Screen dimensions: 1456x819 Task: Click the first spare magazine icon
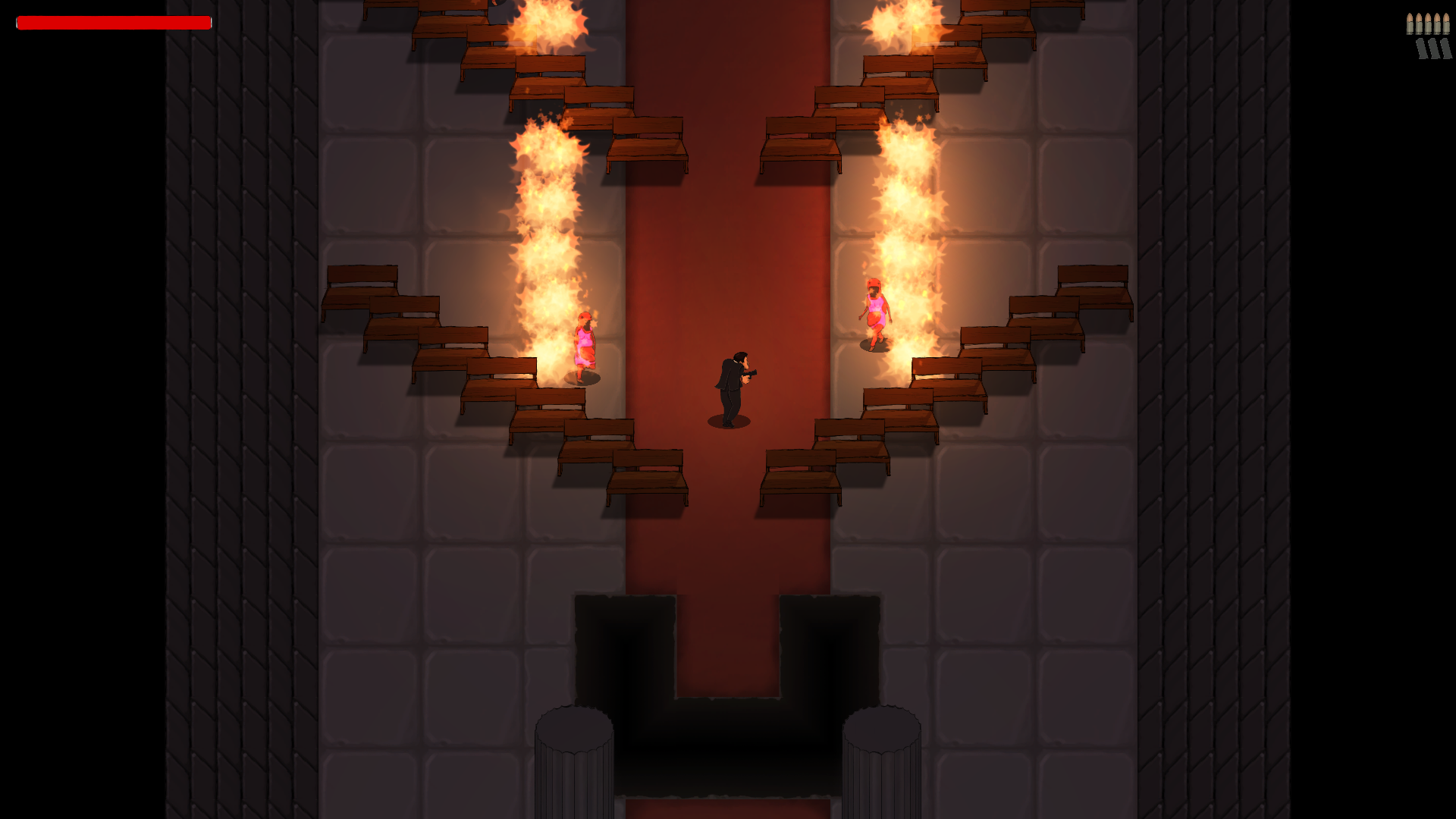coord(1421,48)
